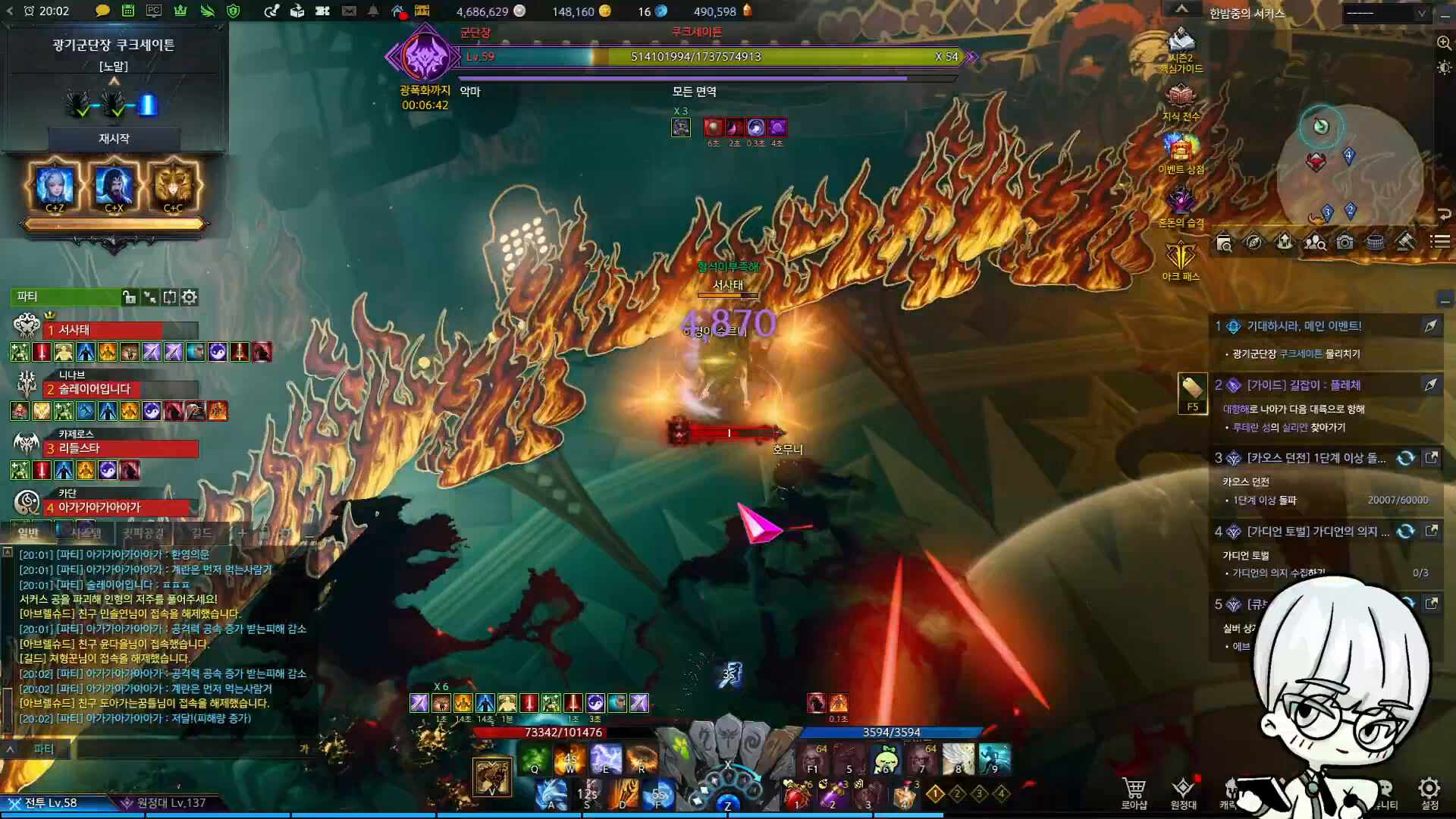Select the blue-haired woman Sidereal portrait
The width and height of the screenshot is (1456, 819).
tap(55, 186)
